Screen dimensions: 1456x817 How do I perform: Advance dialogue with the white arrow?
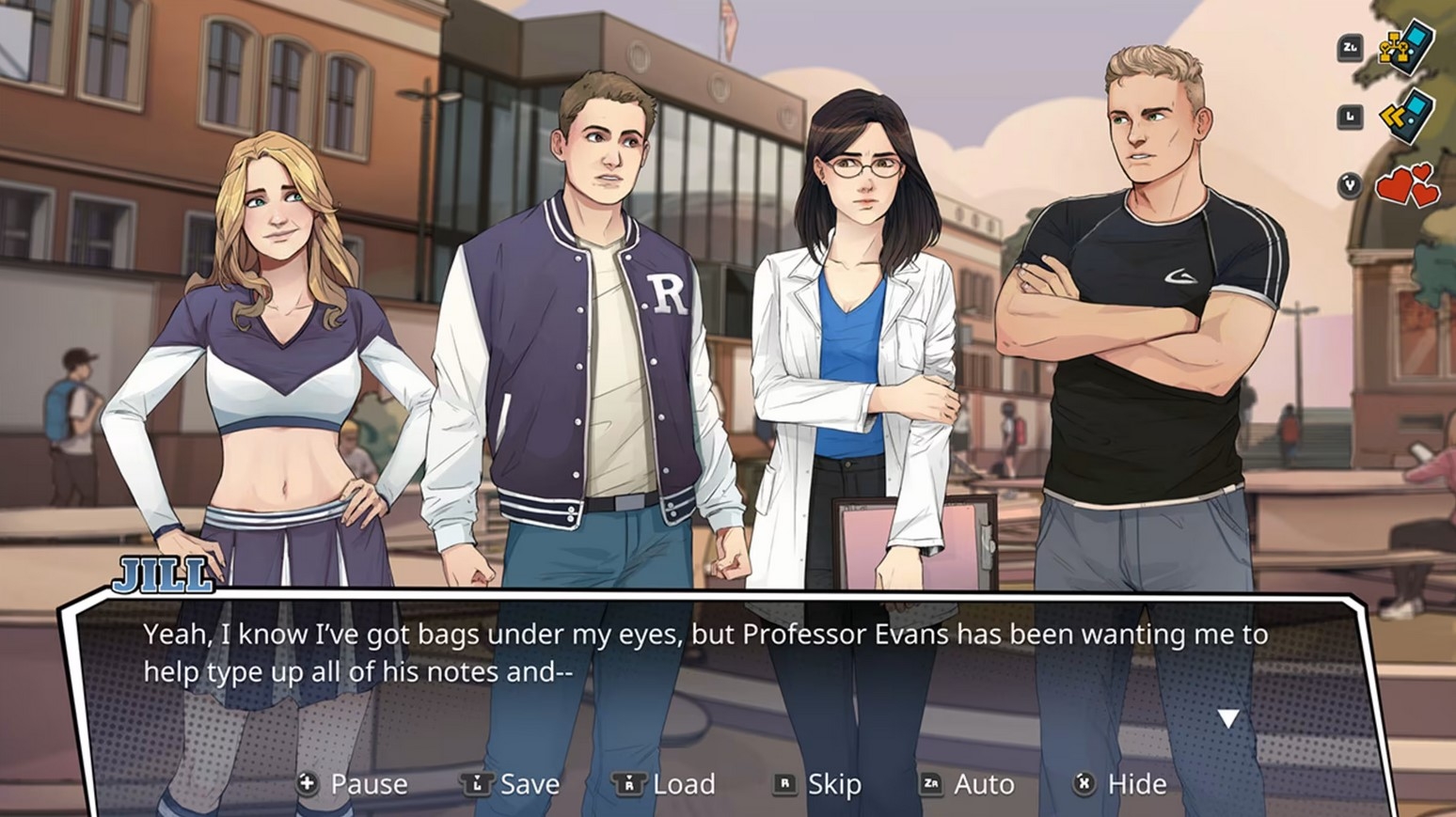pos(1228,719)
